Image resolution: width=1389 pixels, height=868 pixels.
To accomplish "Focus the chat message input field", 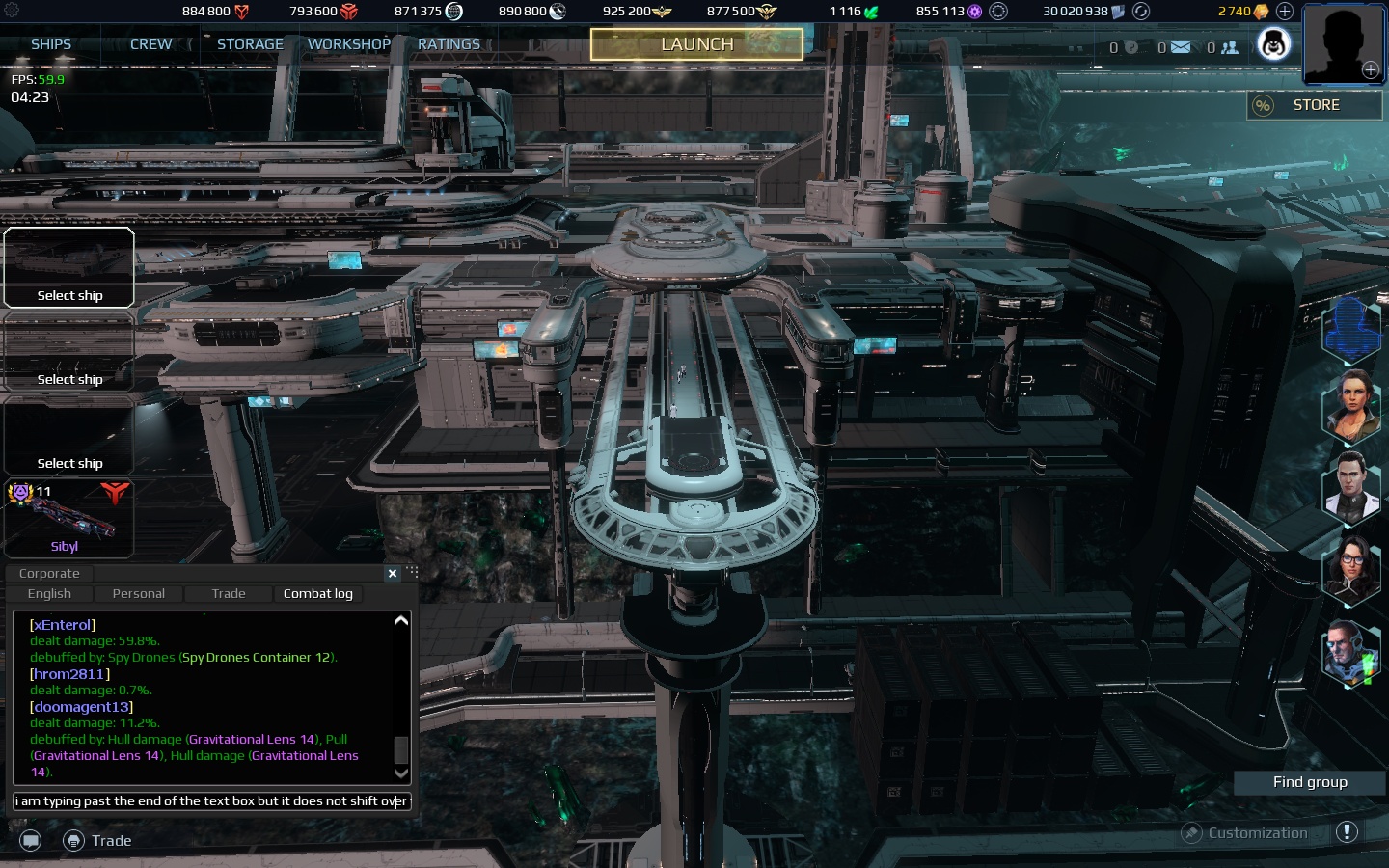I will [211, 801].
